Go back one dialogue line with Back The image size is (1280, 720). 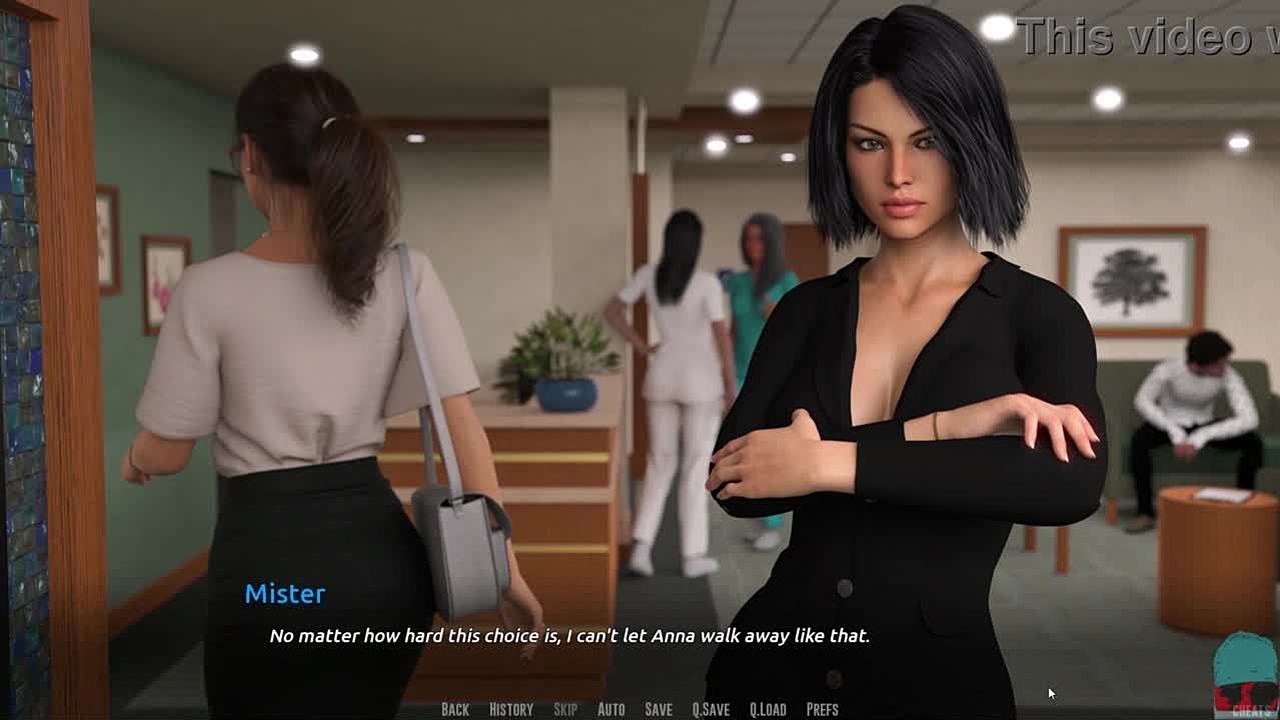tap(455, 709)
